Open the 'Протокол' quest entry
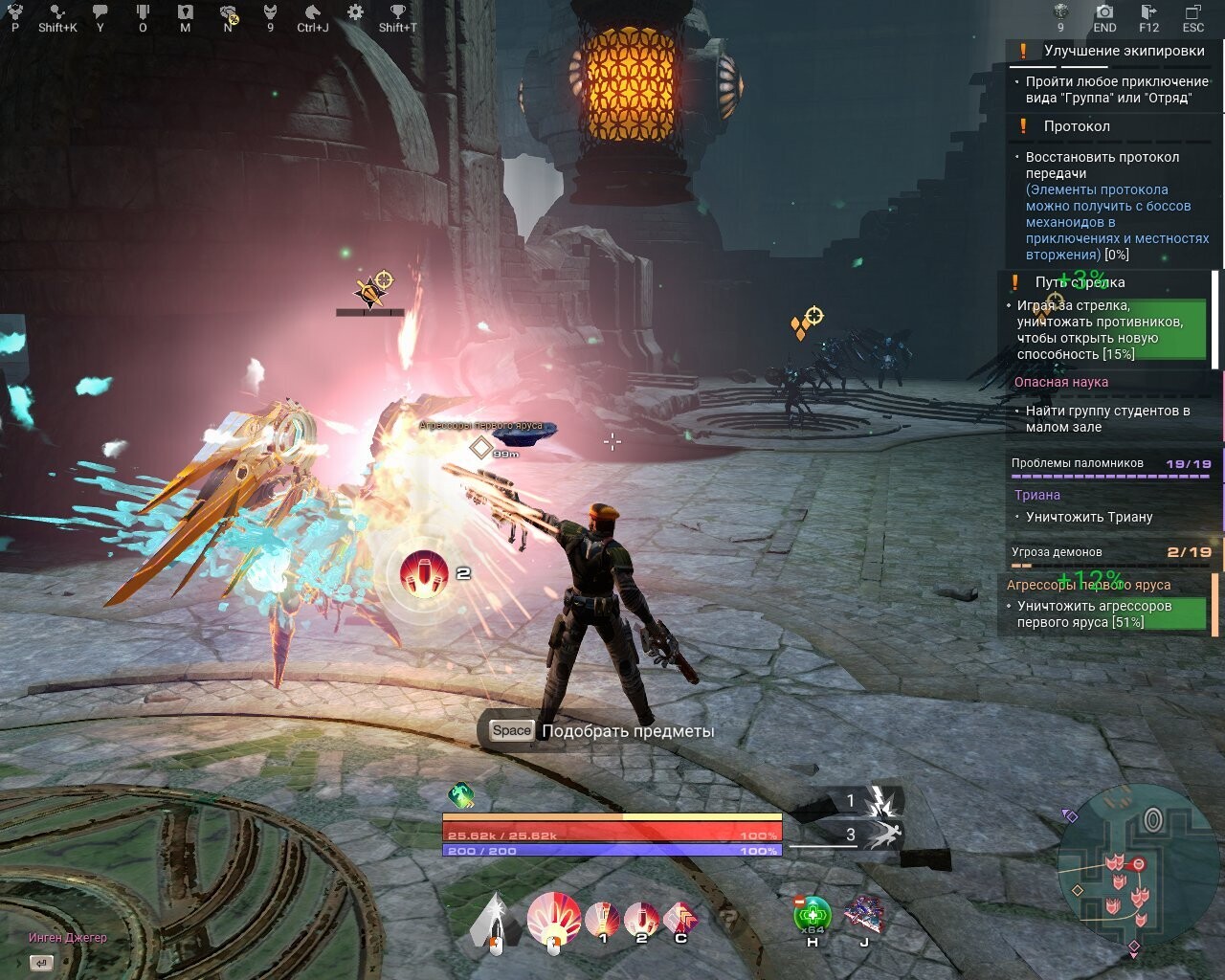This screenshot has width=1225, height=980. point(1077,126)
